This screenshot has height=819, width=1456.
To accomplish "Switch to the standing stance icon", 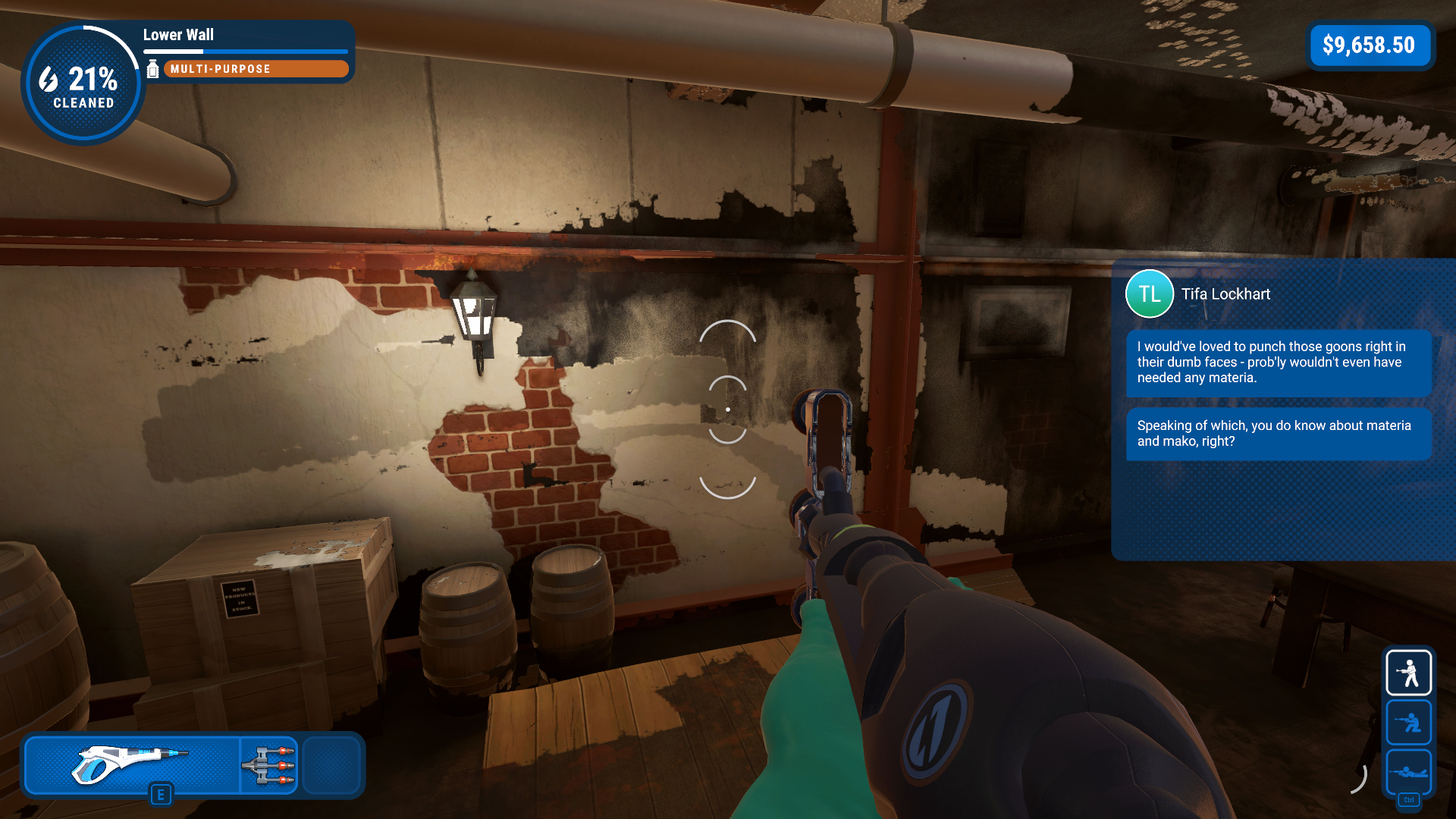I will click(1408, 673).
